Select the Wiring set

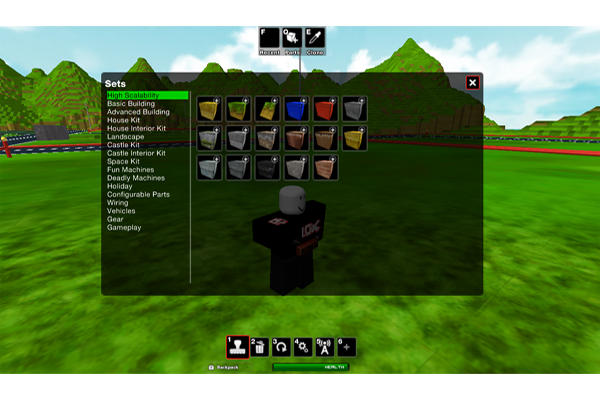coord(119,203)
